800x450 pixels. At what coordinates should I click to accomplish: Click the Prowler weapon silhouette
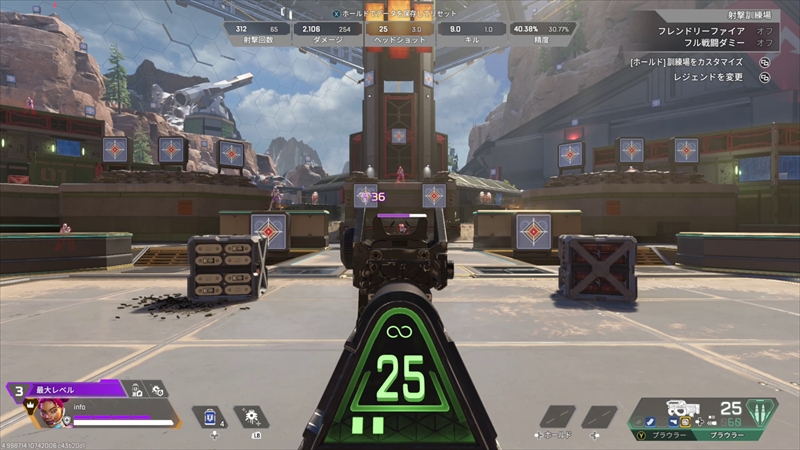683,407
